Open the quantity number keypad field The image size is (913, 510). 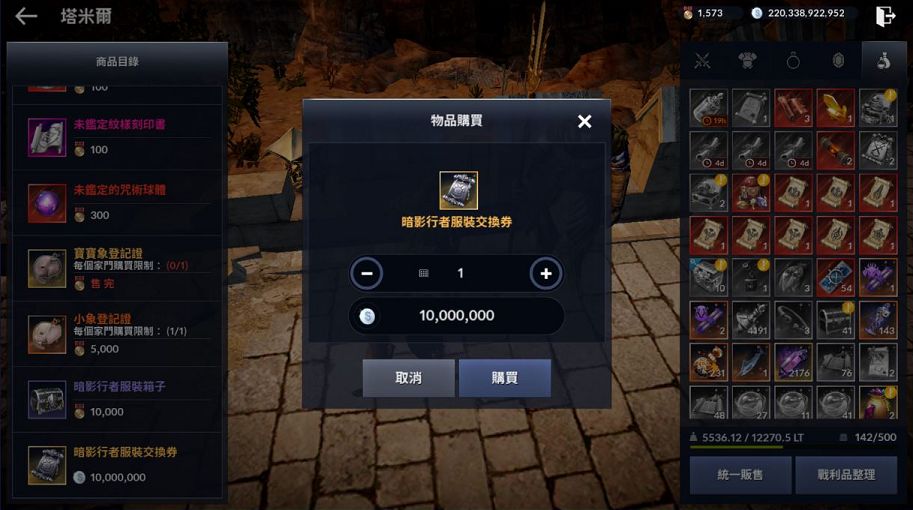coord(456,273)
